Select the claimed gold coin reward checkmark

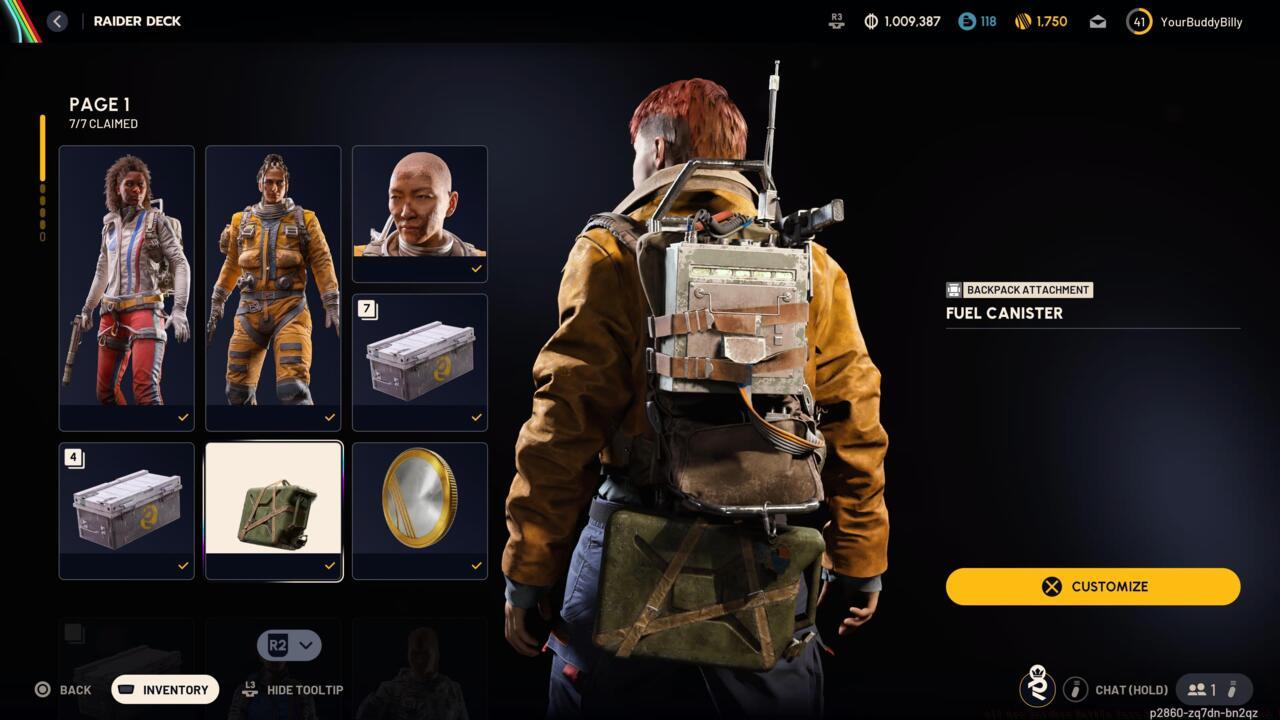476,565
